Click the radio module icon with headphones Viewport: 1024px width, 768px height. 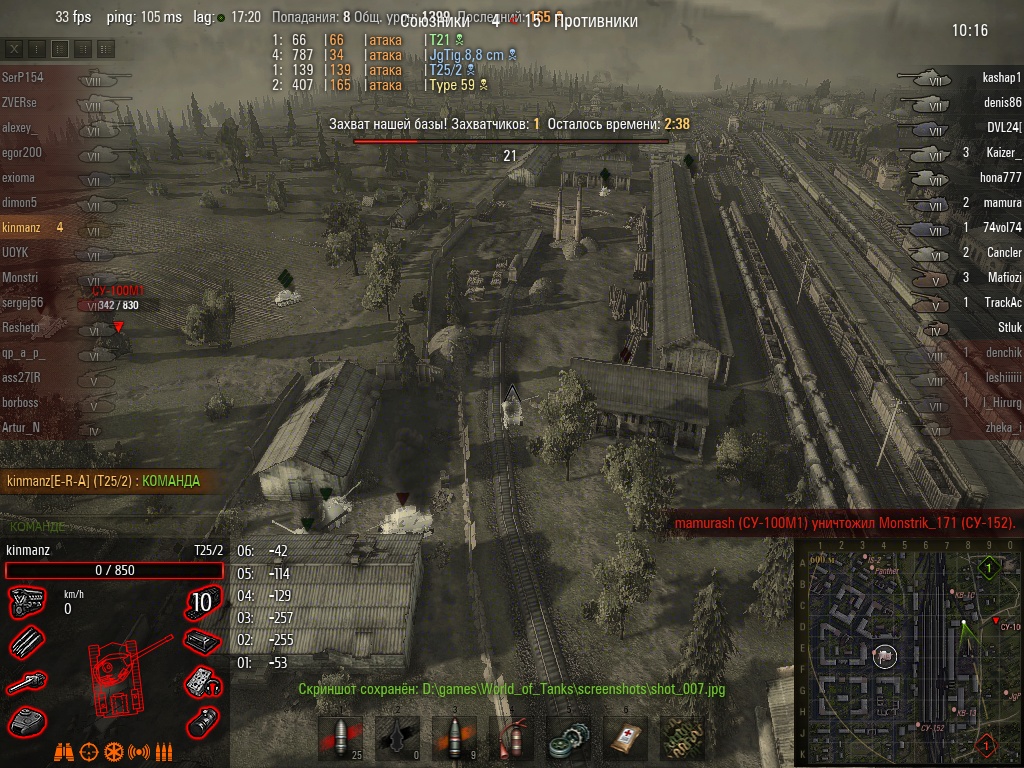point(204,683)
